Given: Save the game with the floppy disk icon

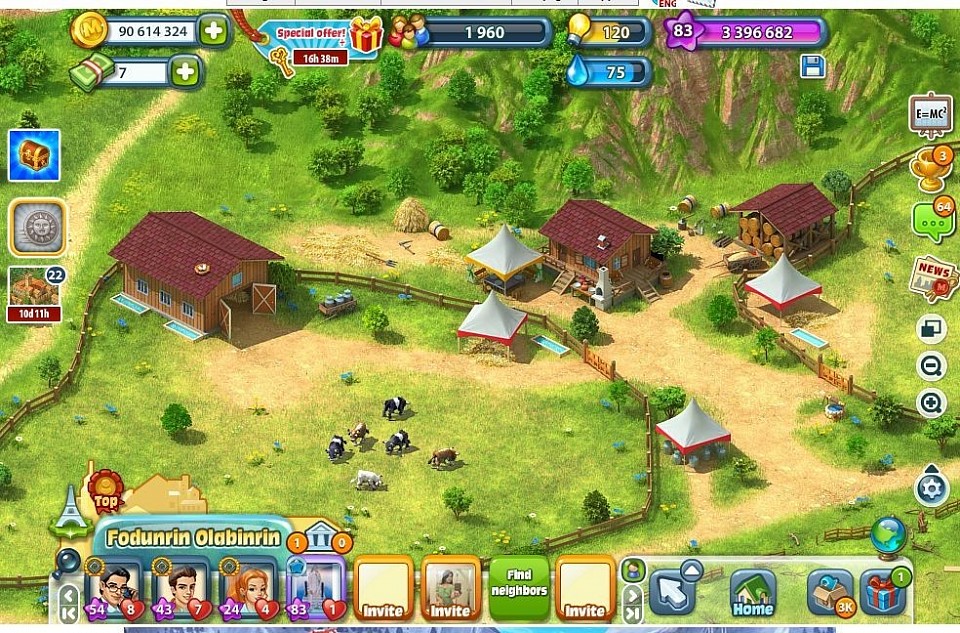Looking at the screenshot, I should pos(812,67).
